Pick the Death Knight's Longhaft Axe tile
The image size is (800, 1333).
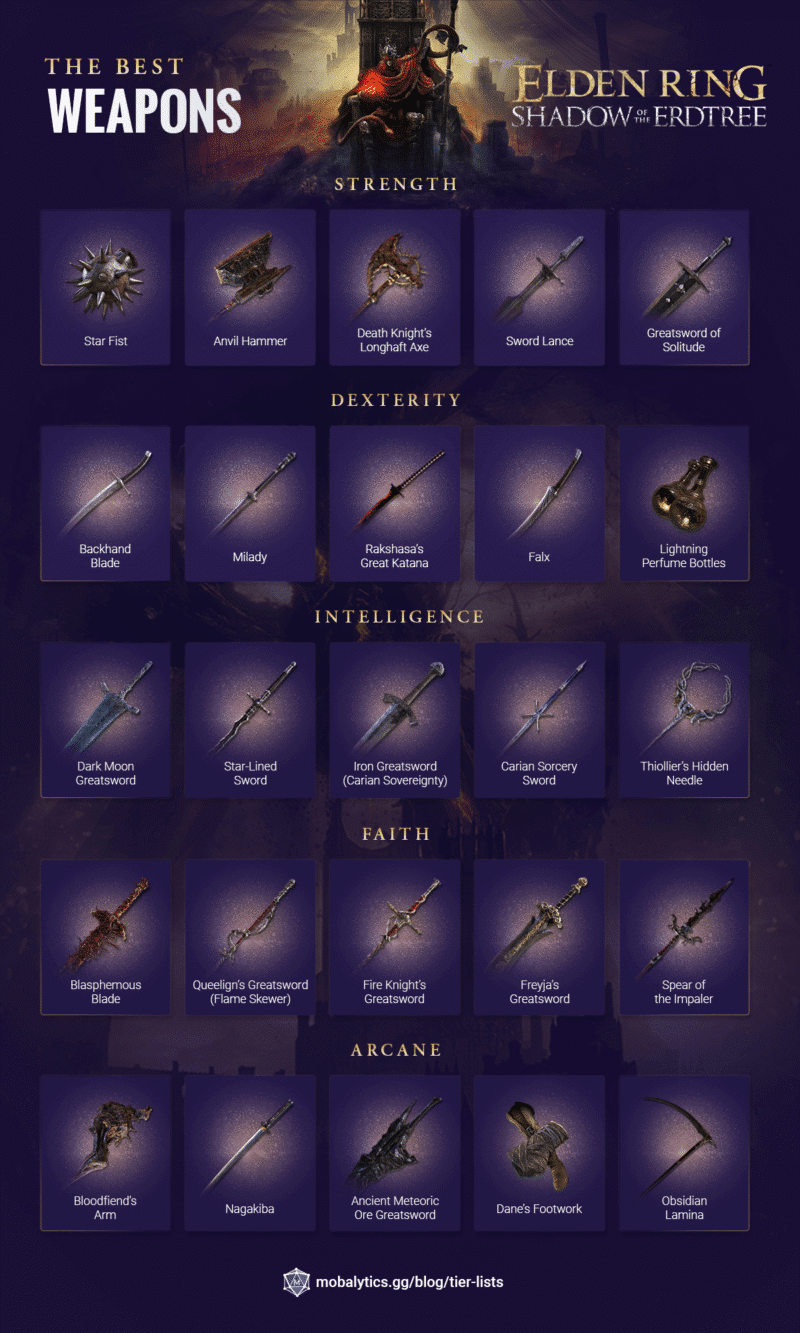coord(394,287)
